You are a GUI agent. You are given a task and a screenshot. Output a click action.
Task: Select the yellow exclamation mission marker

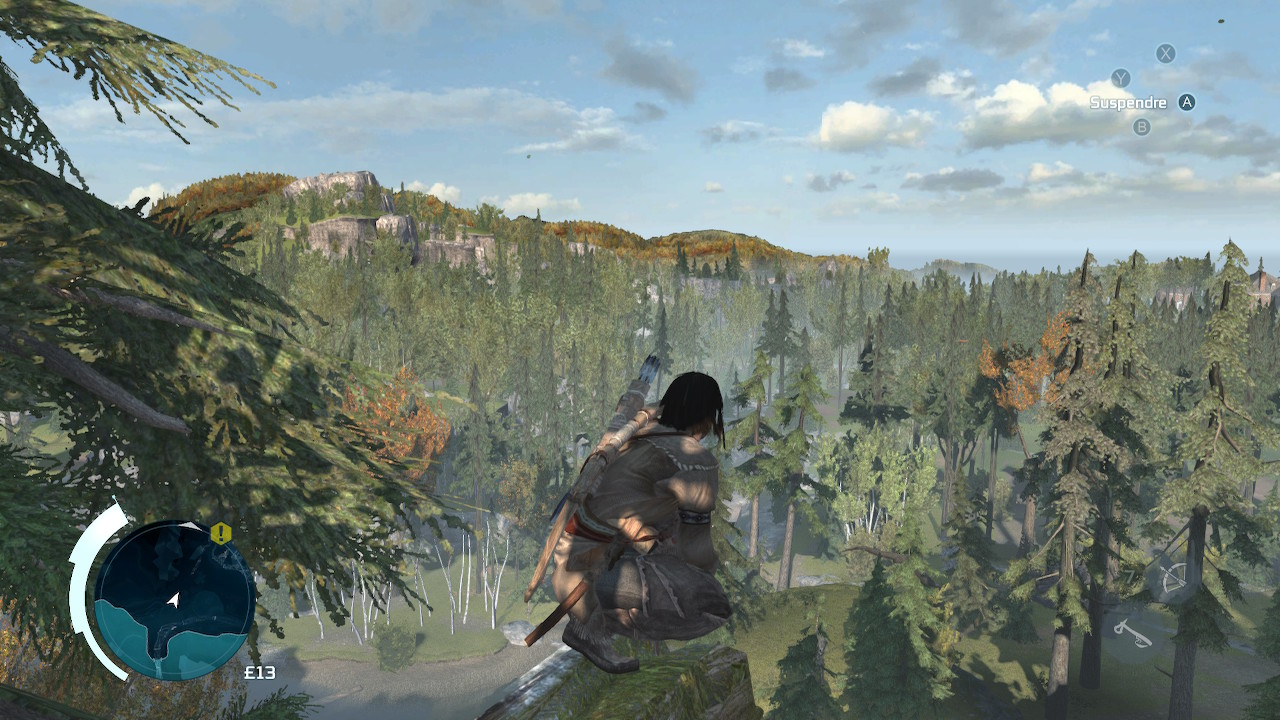coord(221,533)
